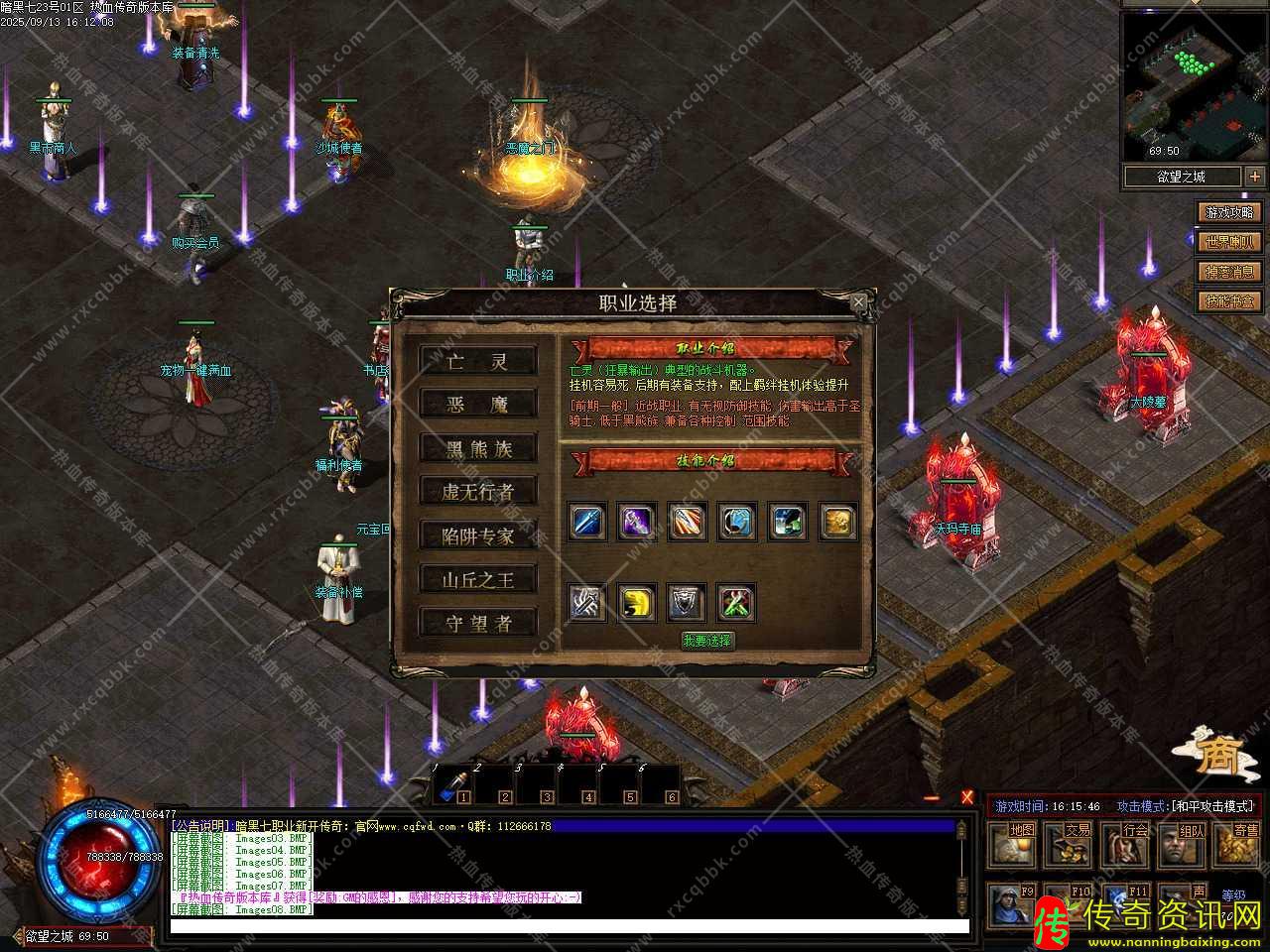The height and width of the screenshot is (952, 1270).
Task: Confirm with the 我要选择 button
Action: (x=706, y=641)
